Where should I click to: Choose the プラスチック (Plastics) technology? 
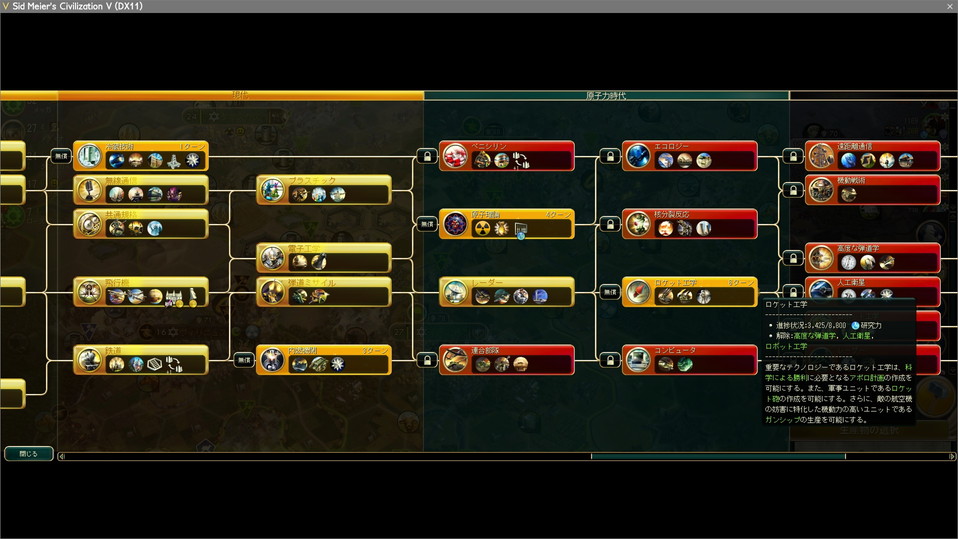click(323, 190)
